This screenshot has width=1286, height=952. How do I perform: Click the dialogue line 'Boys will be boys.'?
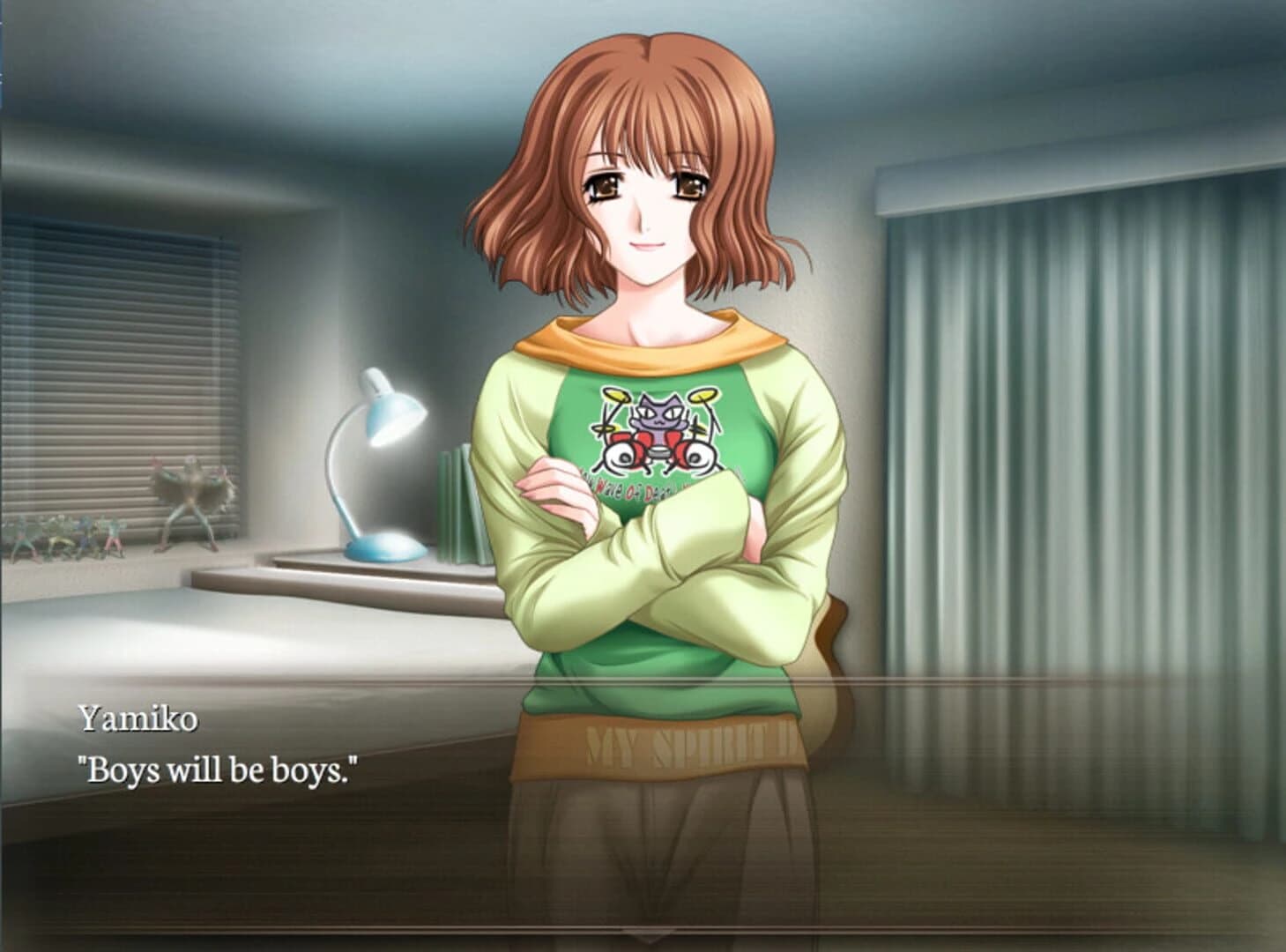tap(217, 769)
